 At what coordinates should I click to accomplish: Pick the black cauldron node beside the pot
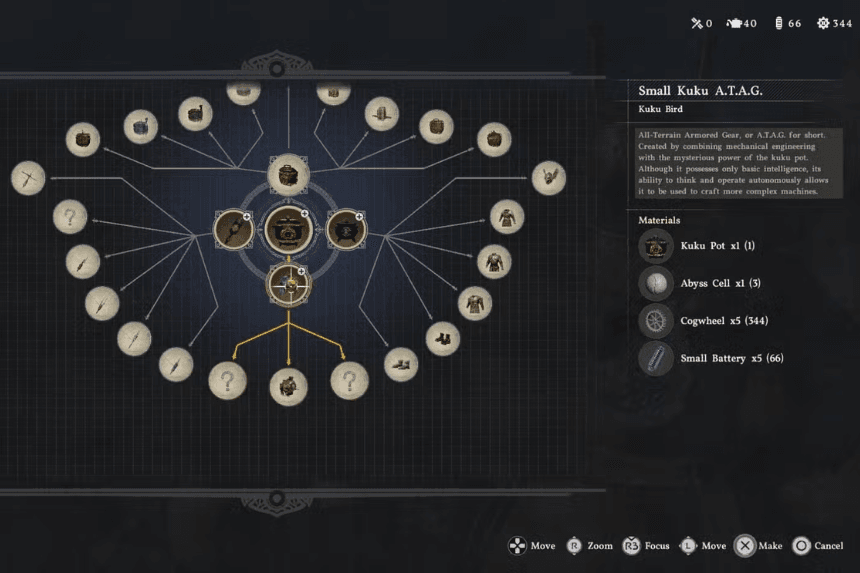click(x=346, y=229)
